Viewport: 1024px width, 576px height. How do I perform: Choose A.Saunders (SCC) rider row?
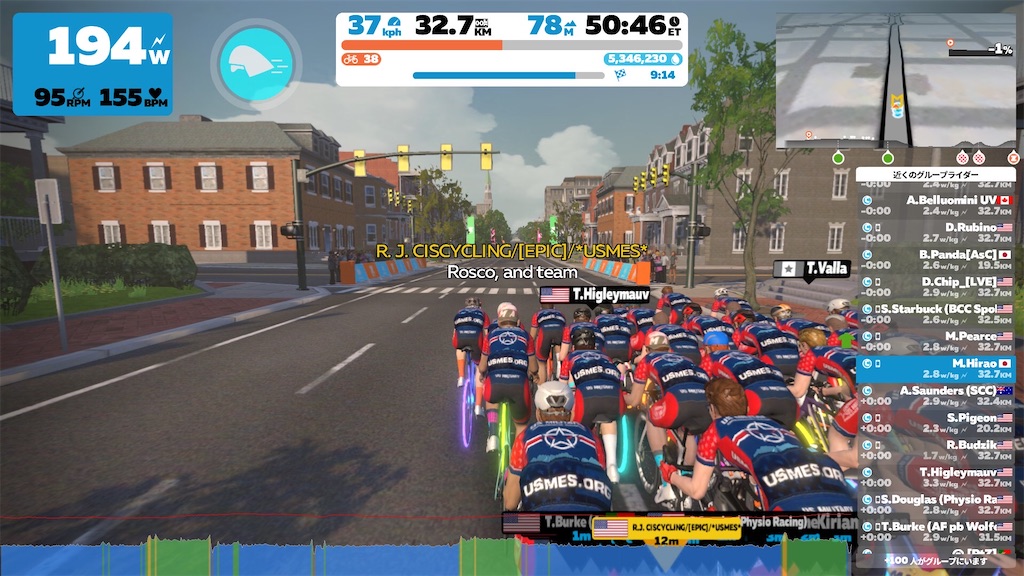pyautogui.click(x=936, y=395)
